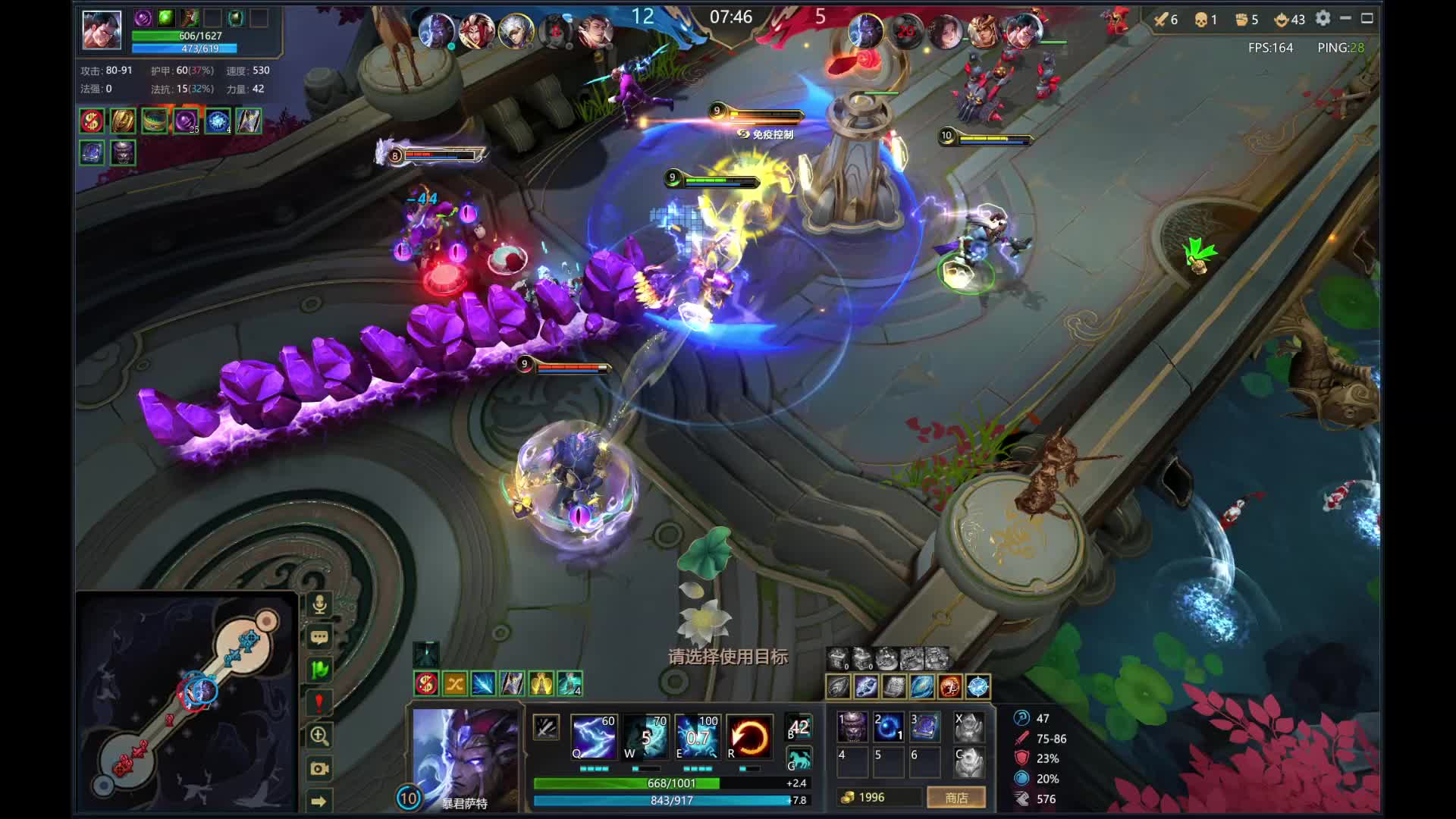Open the 商店 shop button
Image resolution: width=1456 pixels, height=819 pixels.
[x=956, y=798]
